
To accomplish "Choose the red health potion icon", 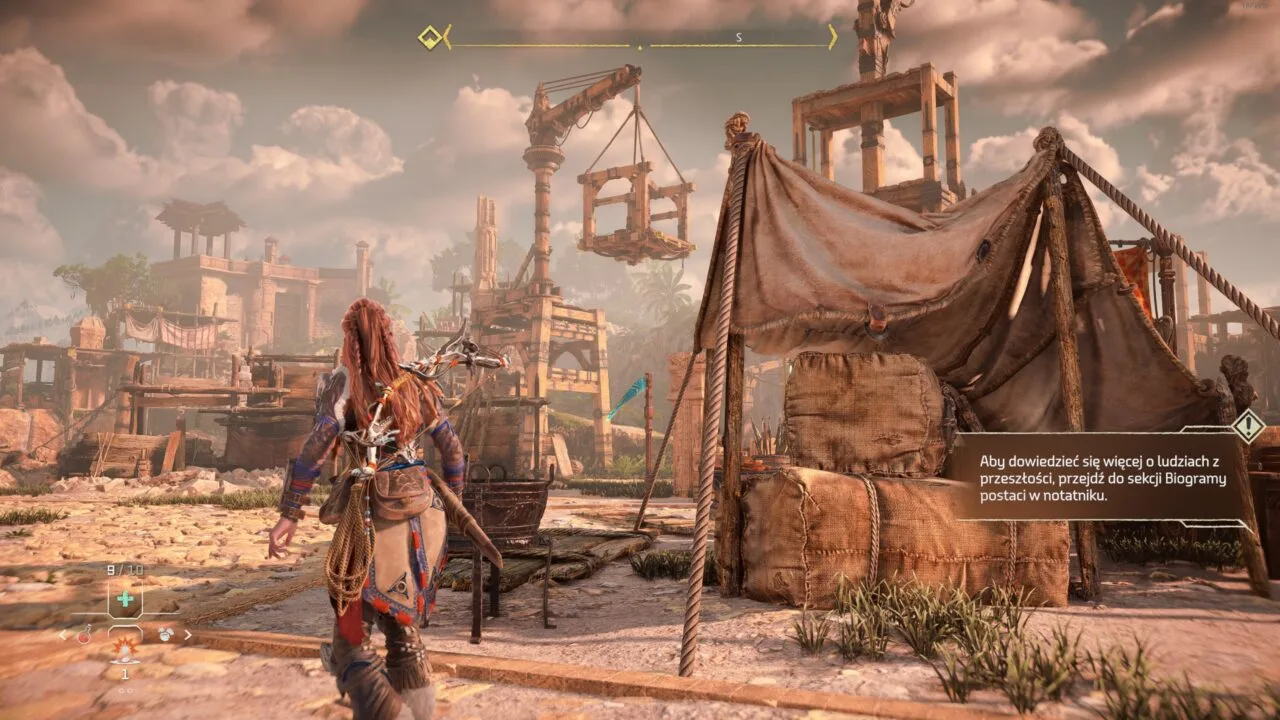I will pyautogui.click(x=85, y=634).
